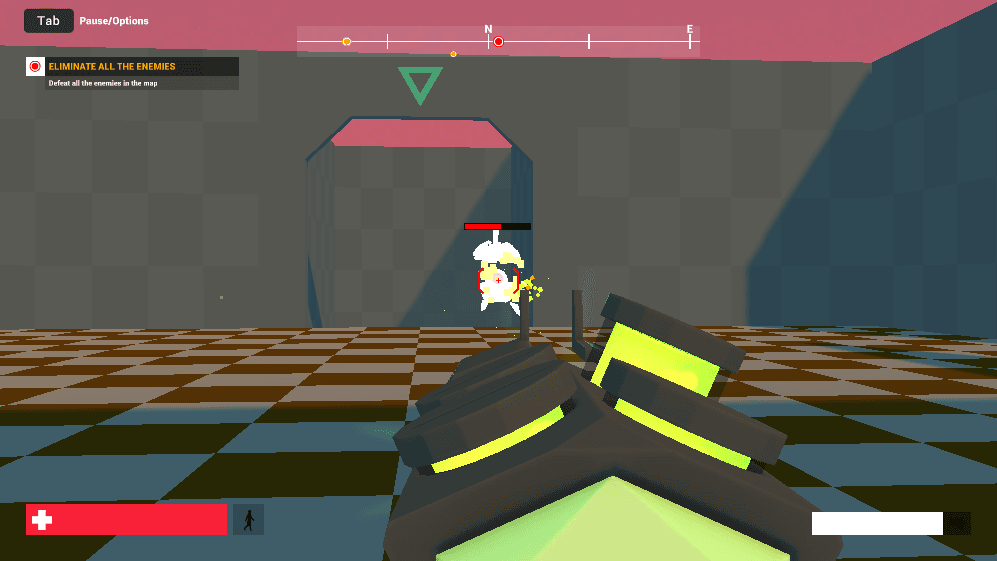
Task: Click the walking figure stance icon
Action: pyautogui.click(x=248, y=519)
